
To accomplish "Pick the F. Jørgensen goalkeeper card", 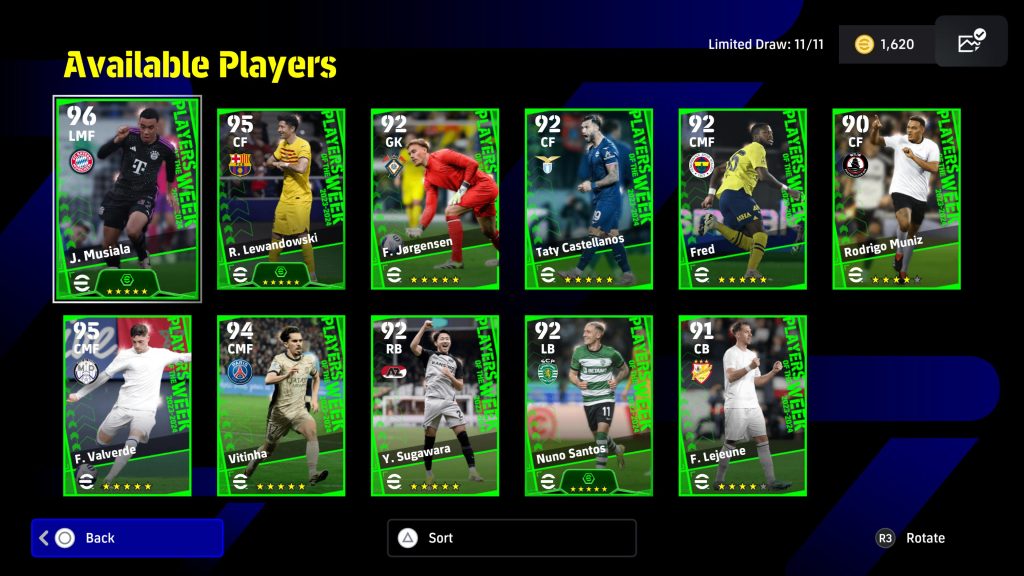I will [x=435, y=198].
